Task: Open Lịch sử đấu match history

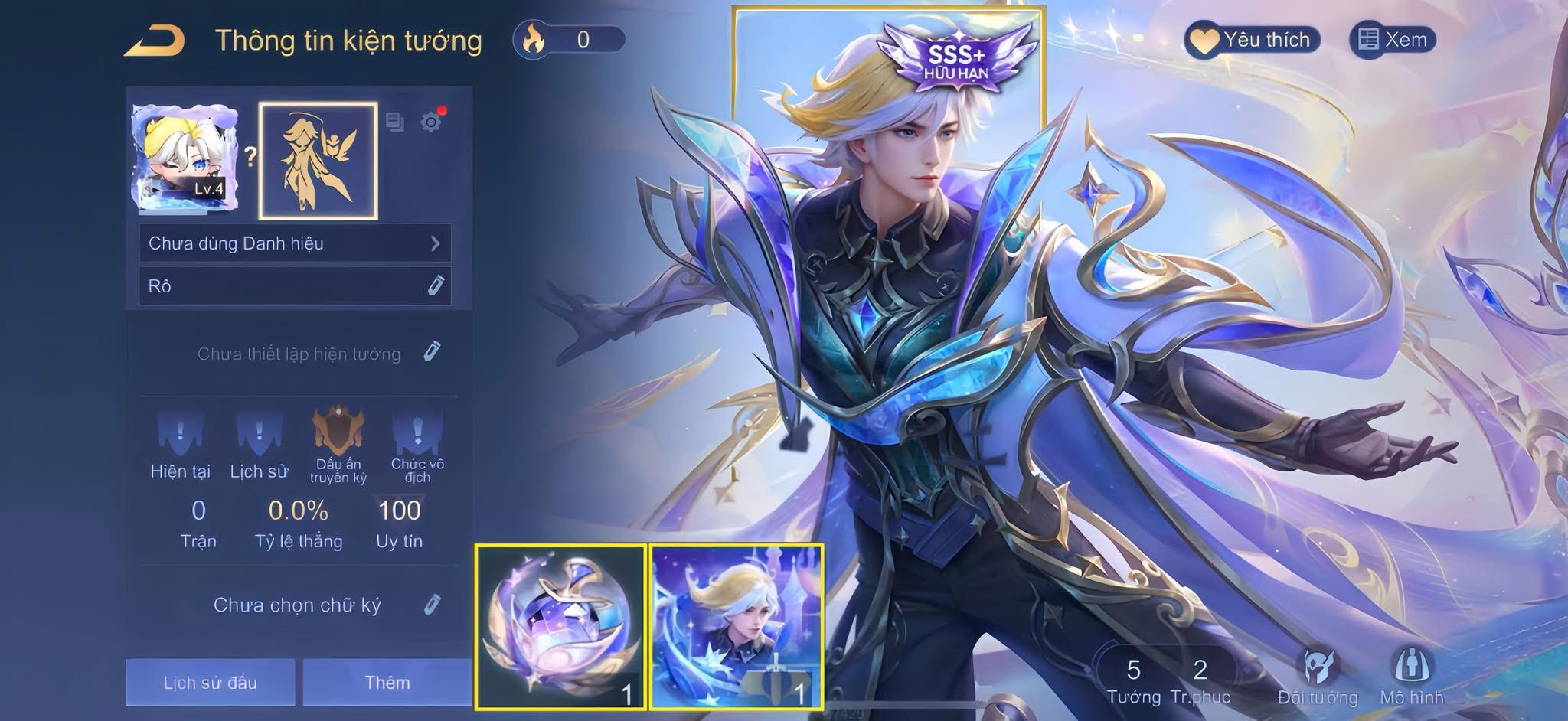Action: (x=211, y=682)
